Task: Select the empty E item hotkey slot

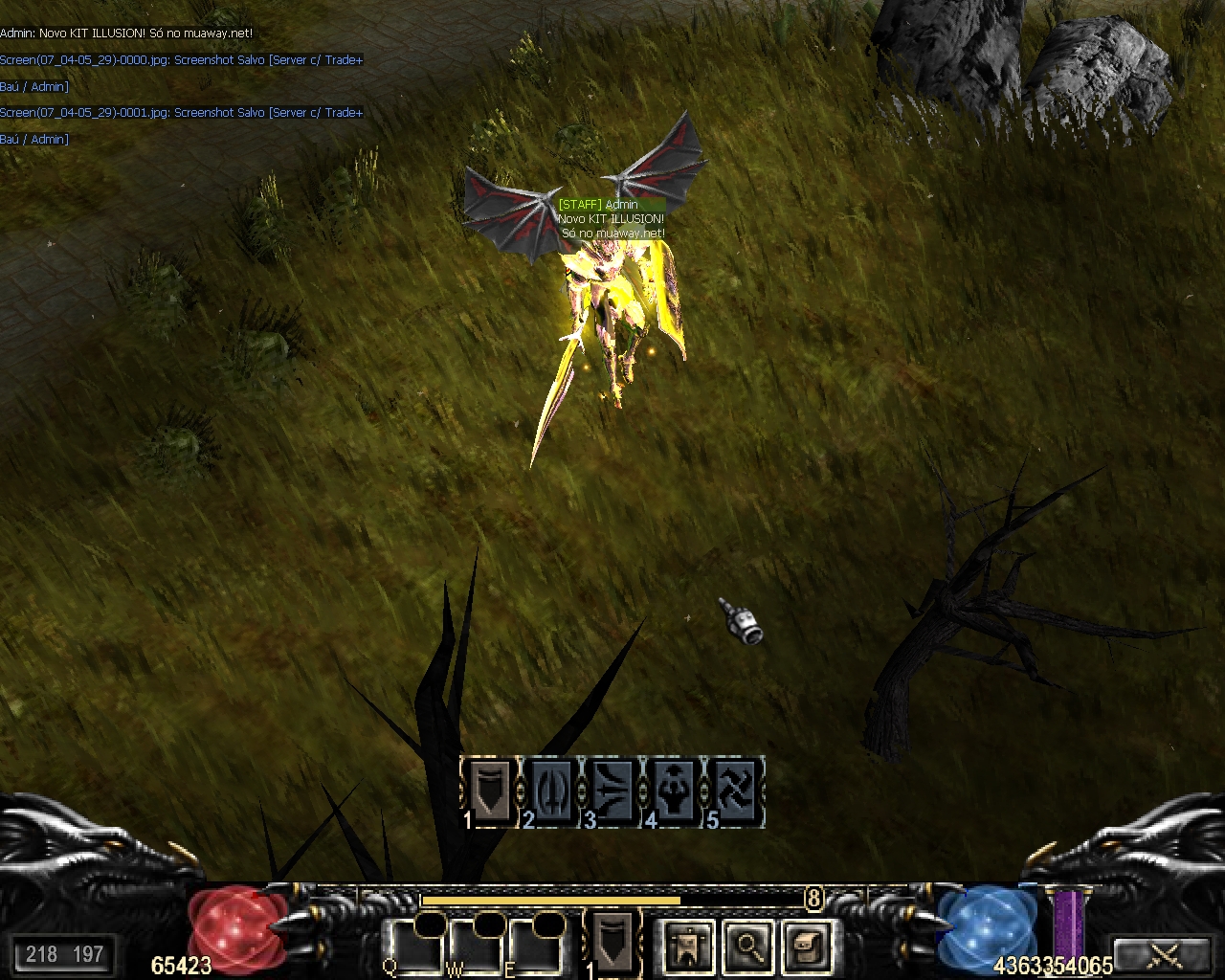Action: coord(536,947)
